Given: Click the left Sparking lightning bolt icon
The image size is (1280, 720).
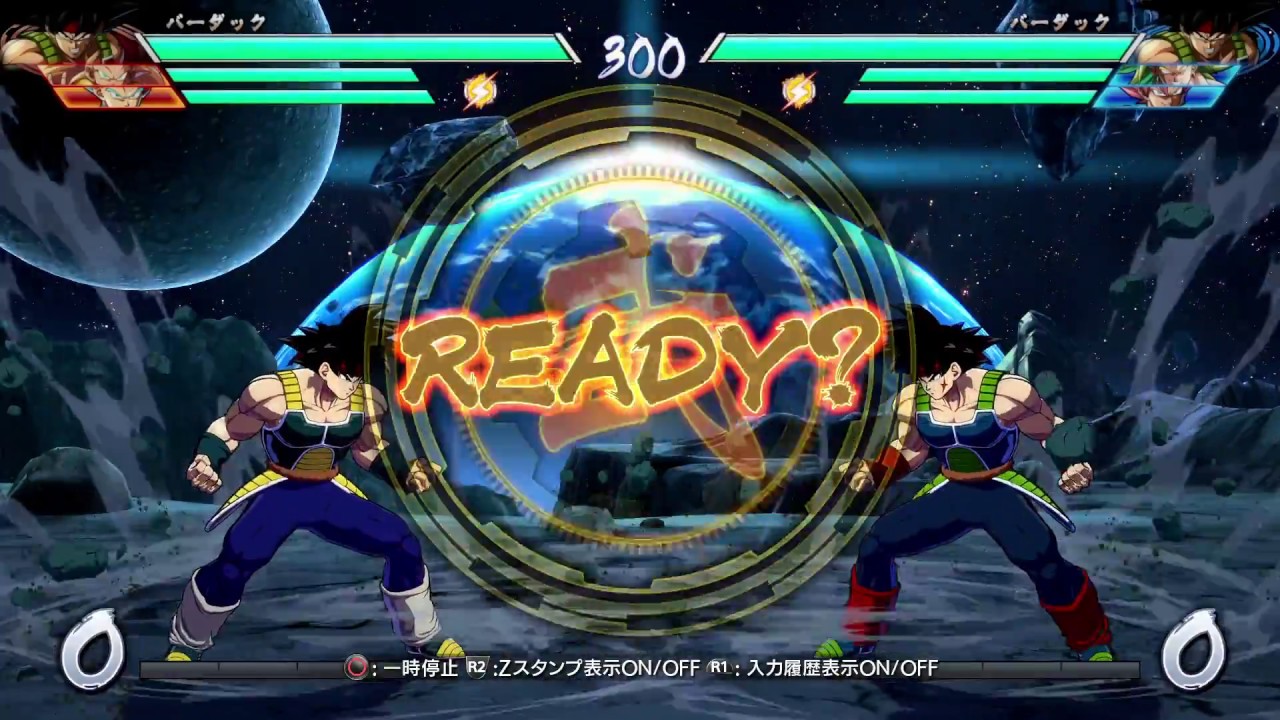Looking at the screenshot, I should tap(481, 91).
